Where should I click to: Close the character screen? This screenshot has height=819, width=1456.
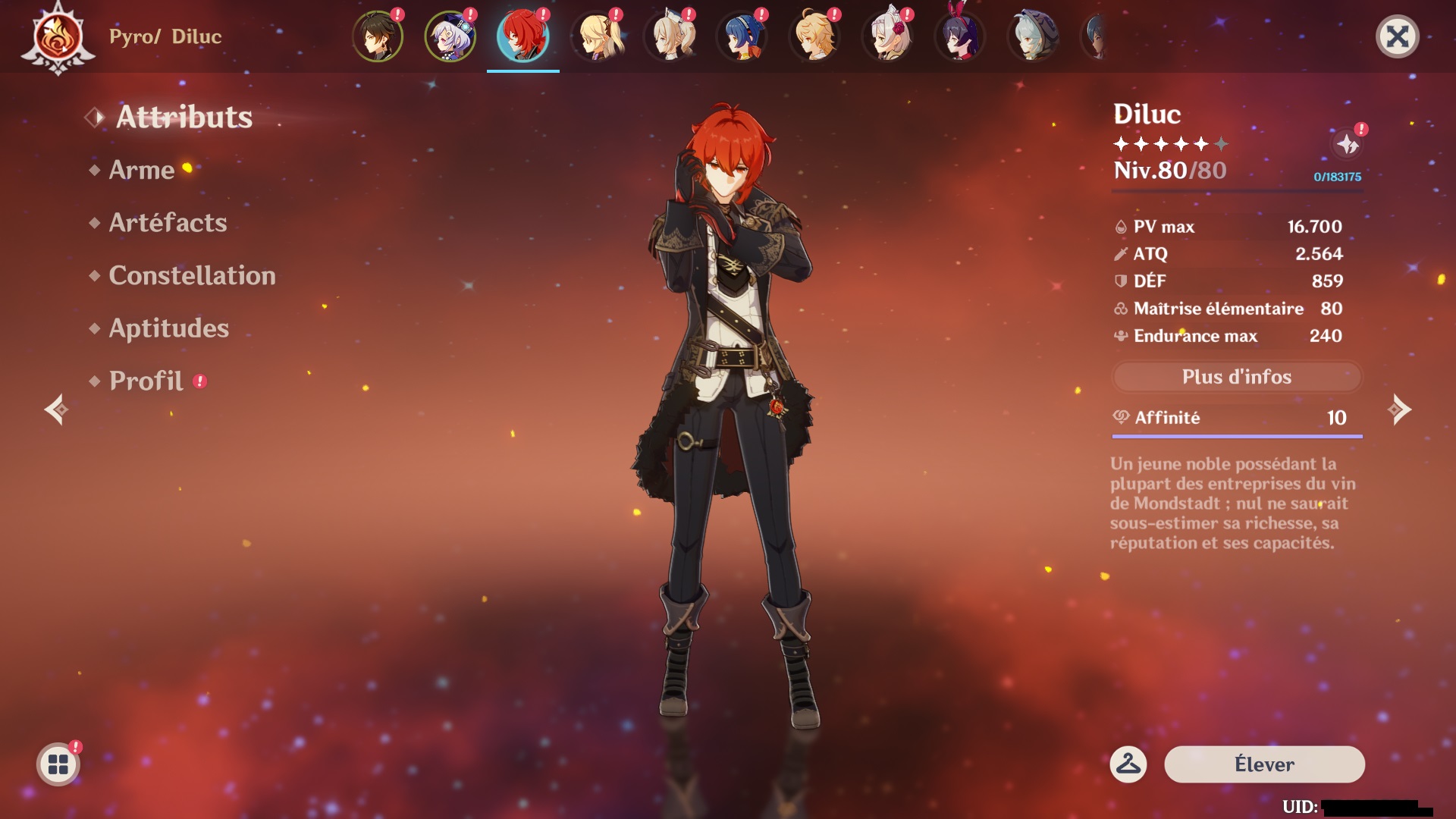(x=1397, y=36)
